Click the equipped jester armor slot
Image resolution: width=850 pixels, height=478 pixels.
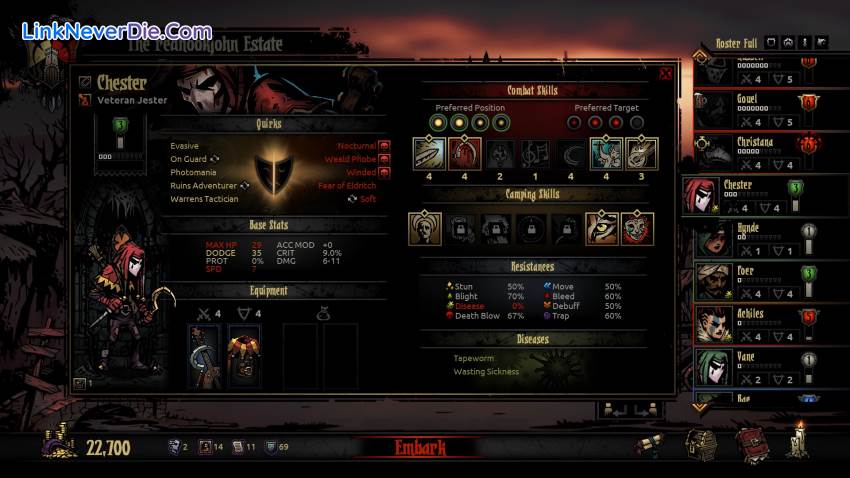click(243, 356)
